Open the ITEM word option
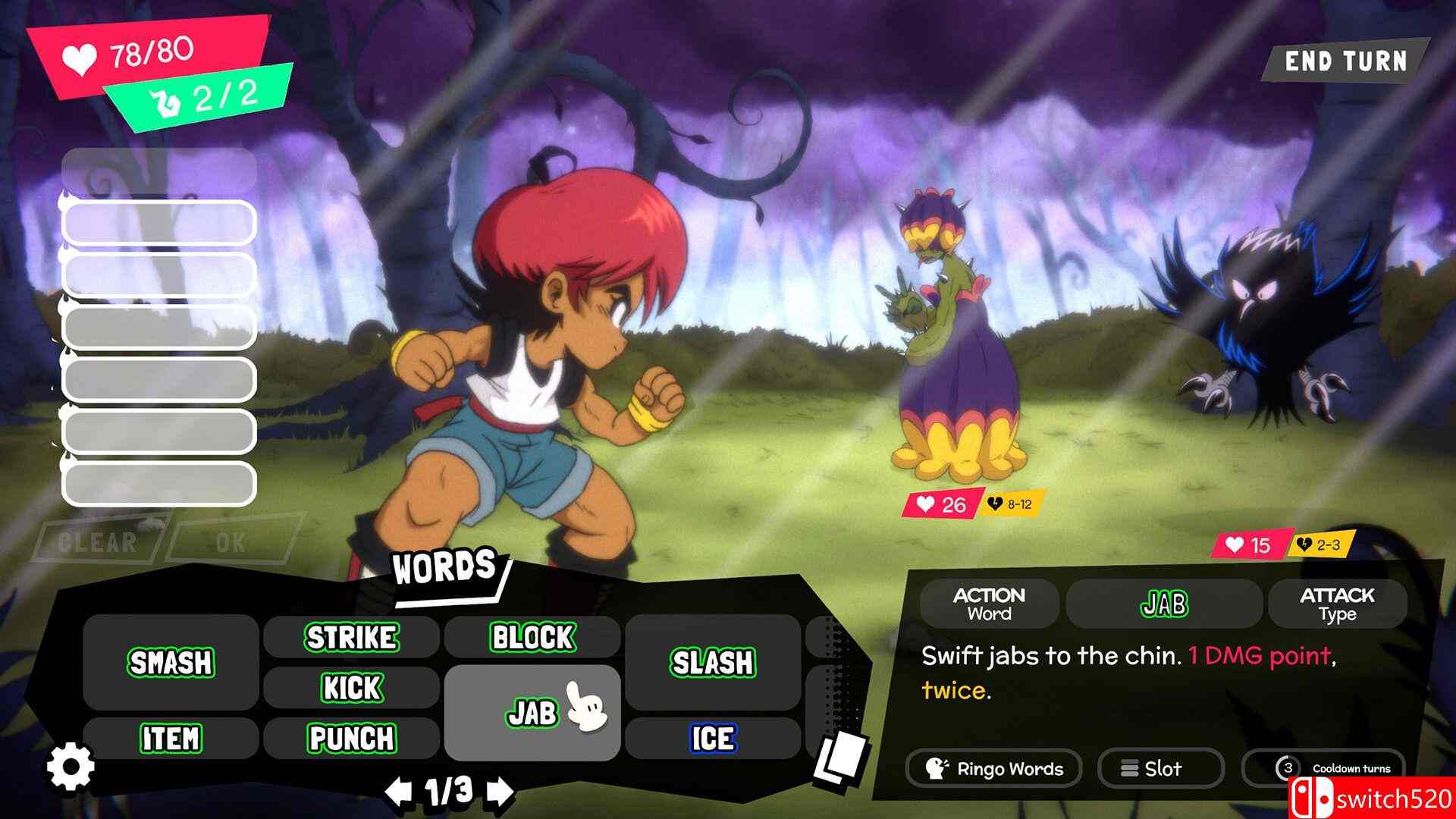The width and height of the screenshot is (1456, 819). pos(171,738)
